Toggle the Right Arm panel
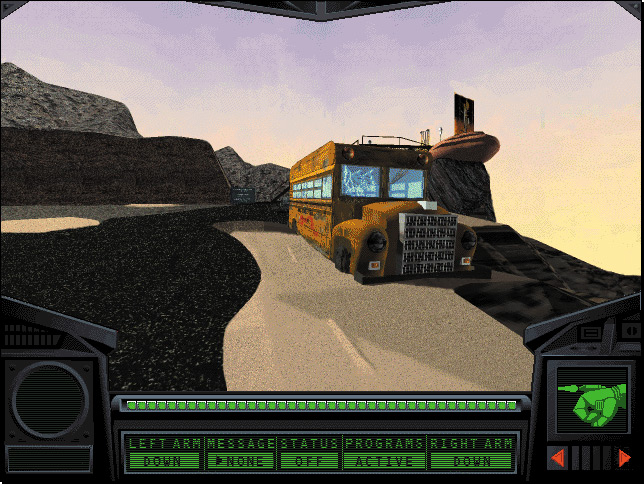This screenshot has height=485, width=644. click(x=472, y=452)
